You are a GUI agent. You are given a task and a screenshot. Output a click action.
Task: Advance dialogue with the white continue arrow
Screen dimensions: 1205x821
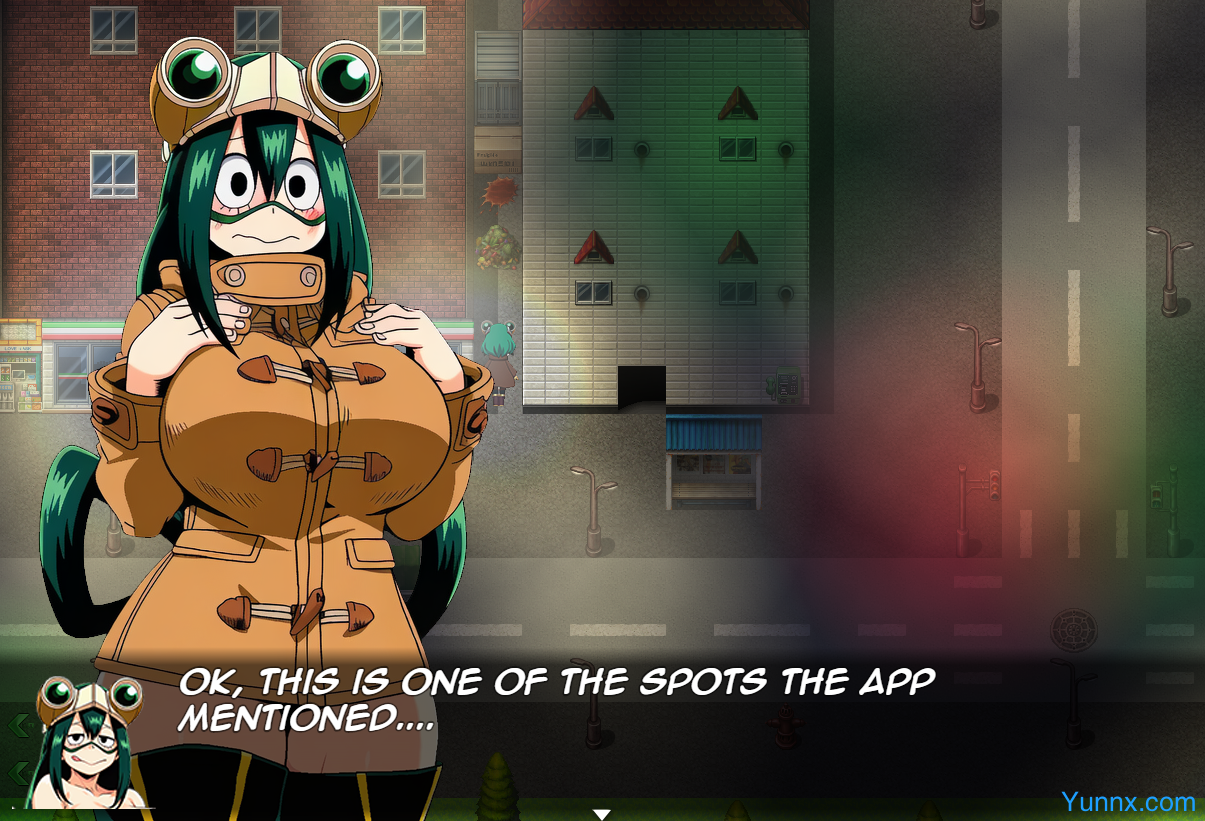tap(601, 814)
